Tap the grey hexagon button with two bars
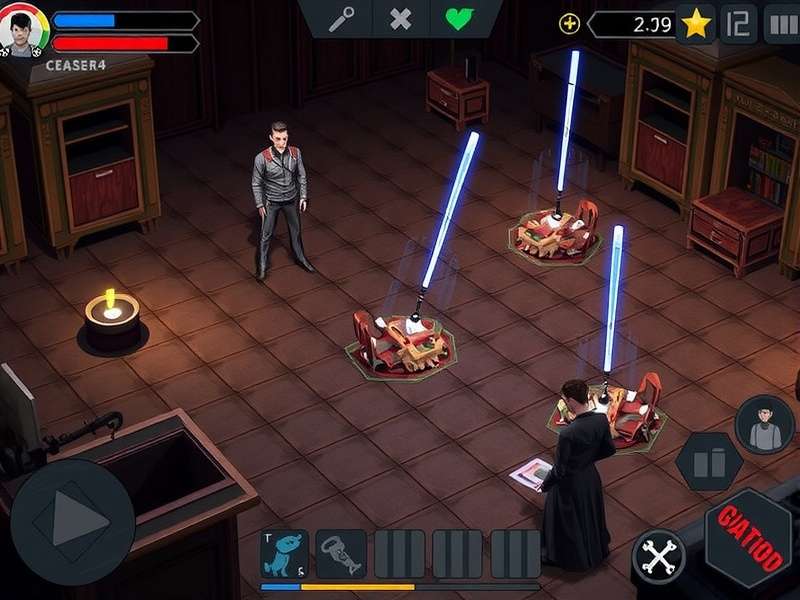The image size is (800, 600). tap(709, 462)
